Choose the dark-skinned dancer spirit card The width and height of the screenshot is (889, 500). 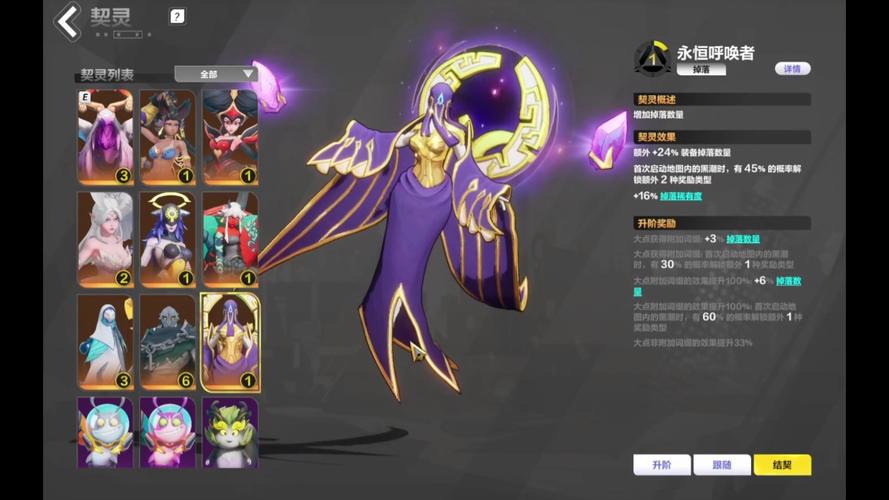pyautogui.click(x=167, y=137)
